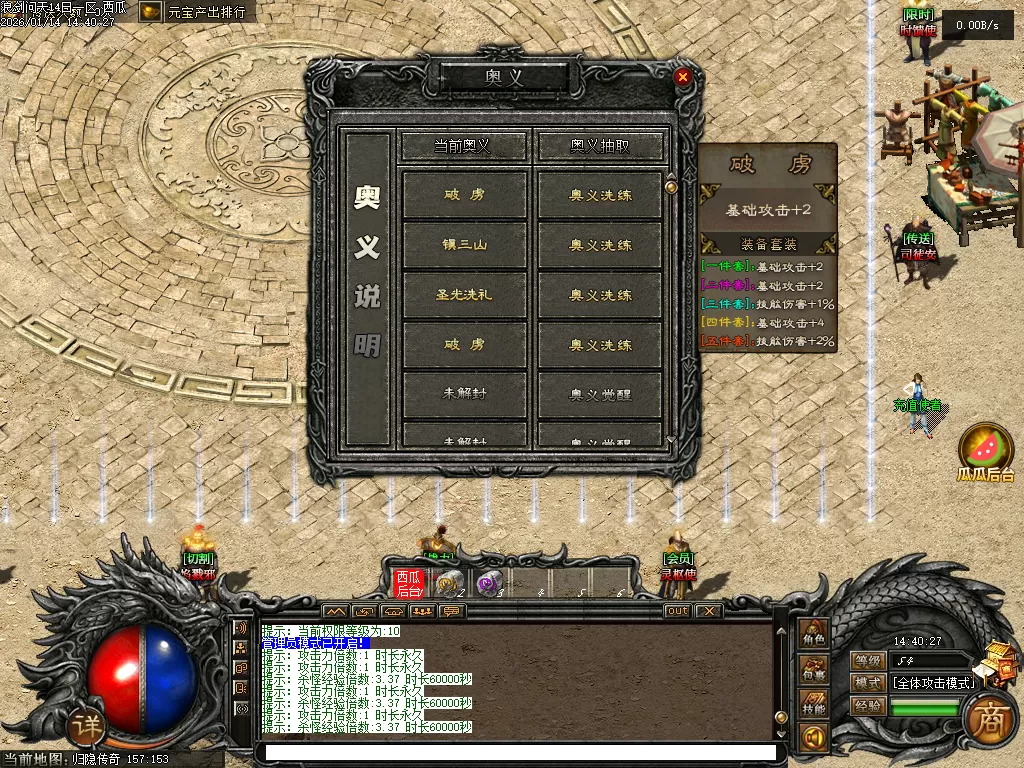
Task: Use the 西瓜后台 hotbar slot
Action: [408, 583]
